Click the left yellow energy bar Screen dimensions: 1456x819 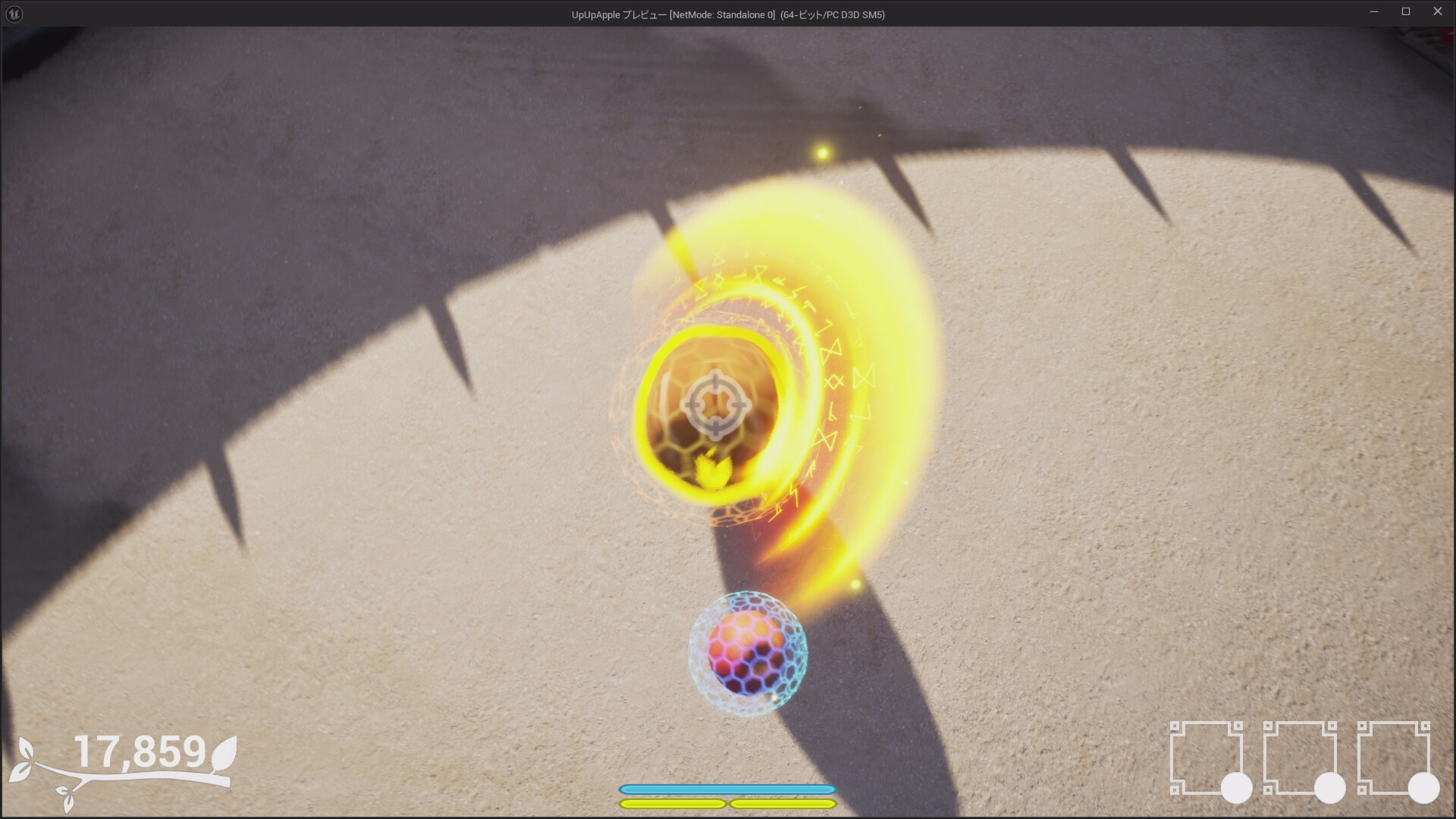673,805
